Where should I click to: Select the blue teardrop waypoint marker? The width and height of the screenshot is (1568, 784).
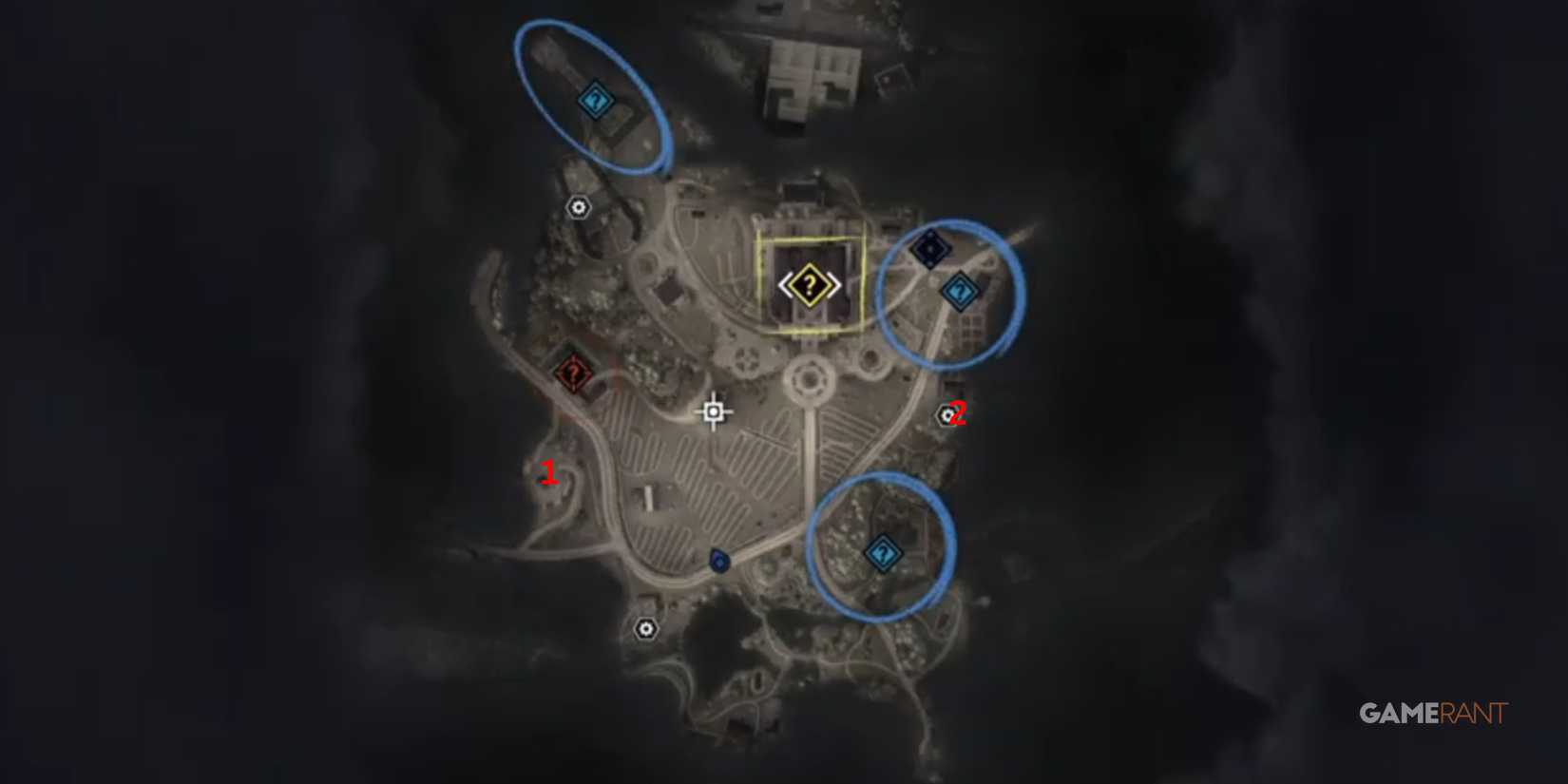coord(718,559)
